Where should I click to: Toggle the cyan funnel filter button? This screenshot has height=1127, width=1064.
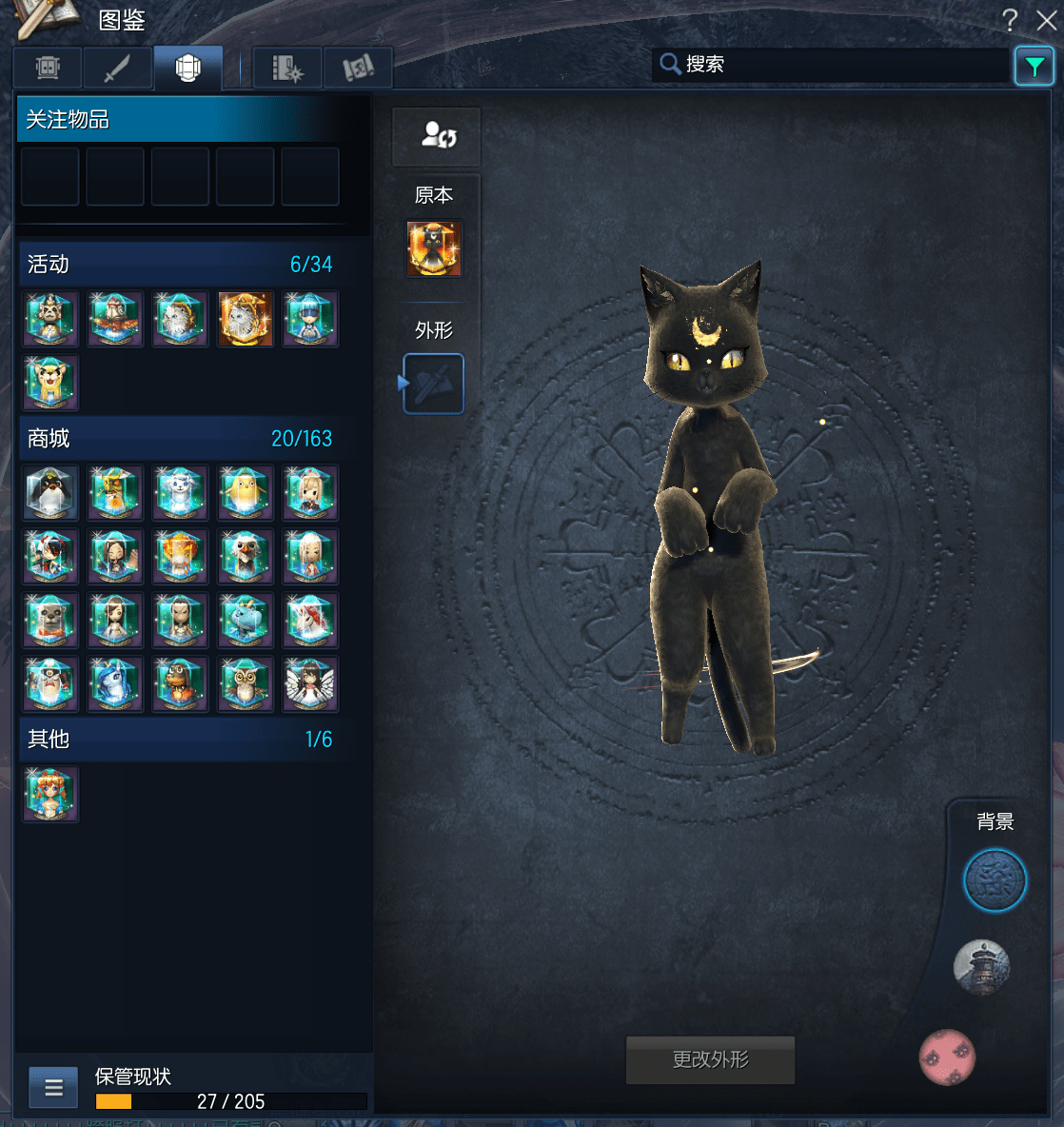pyautogui.click(x=1034, y=66)
